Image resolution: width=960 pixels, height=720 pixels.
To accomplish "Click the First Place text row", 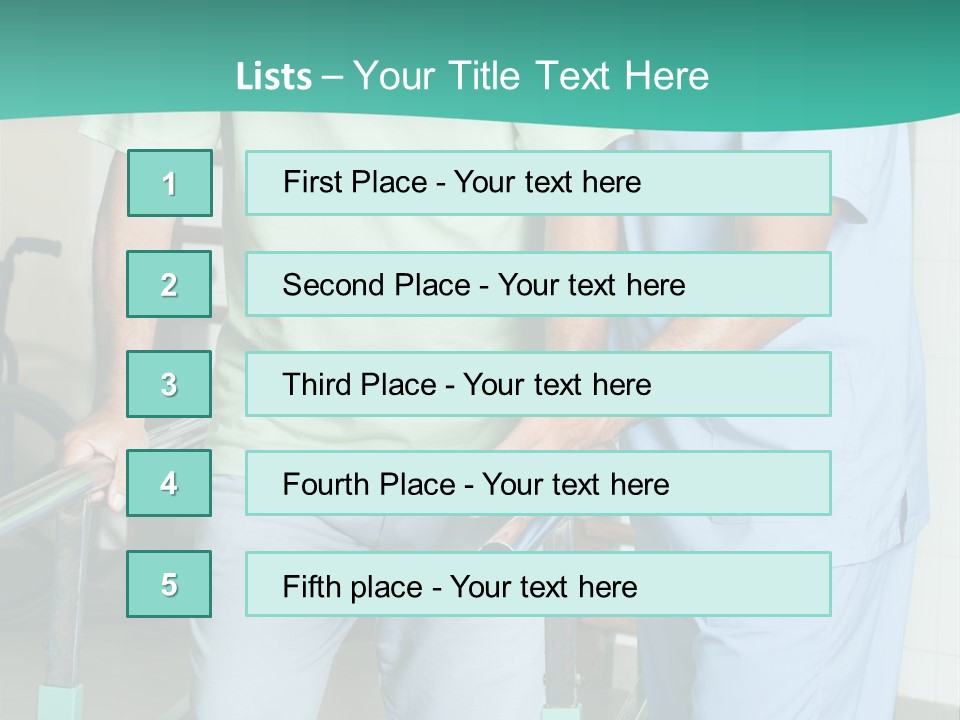I will (538, 183).
